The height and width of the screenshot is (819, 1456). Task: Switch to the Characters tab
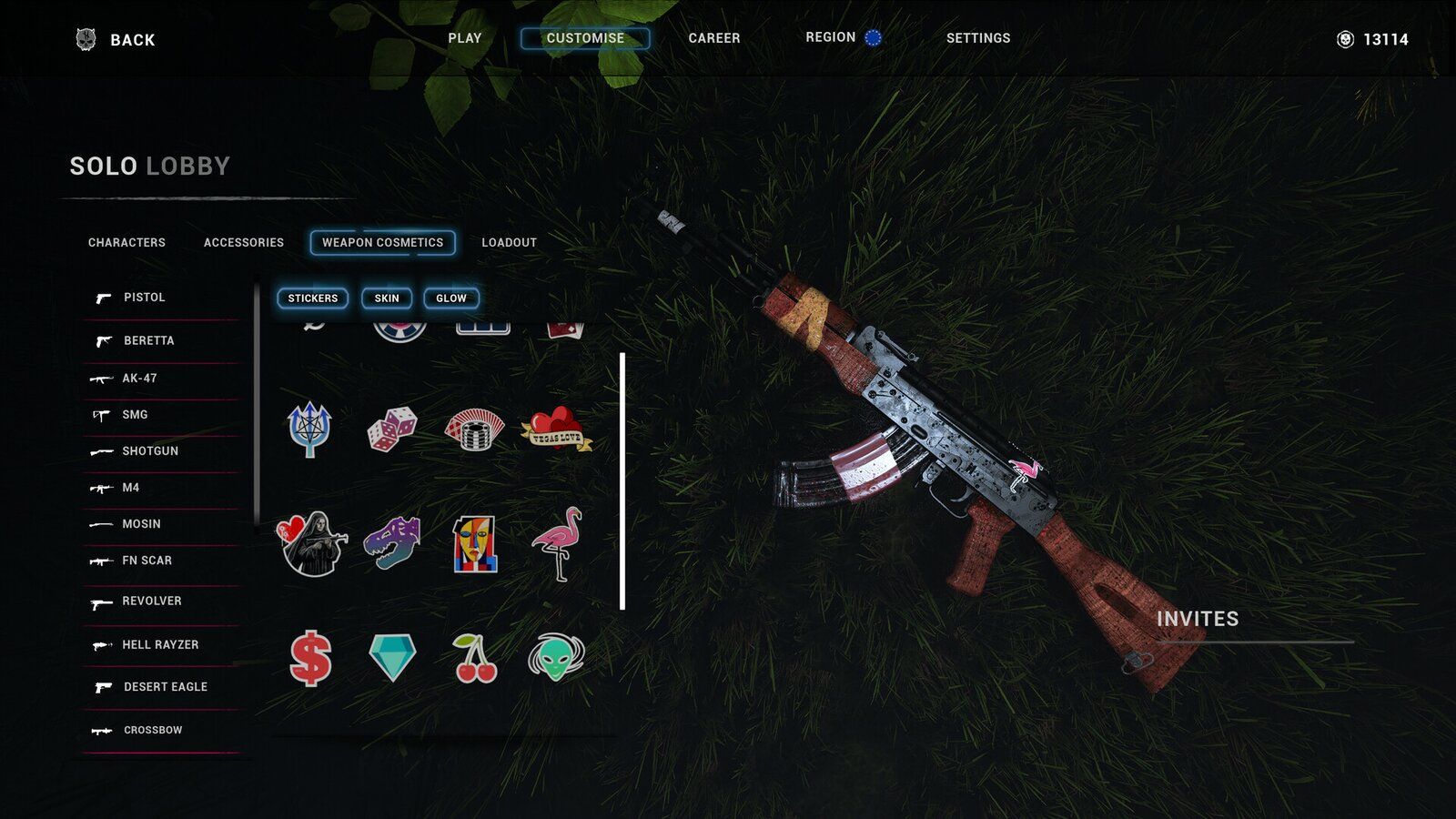click(x=126, y=243)
